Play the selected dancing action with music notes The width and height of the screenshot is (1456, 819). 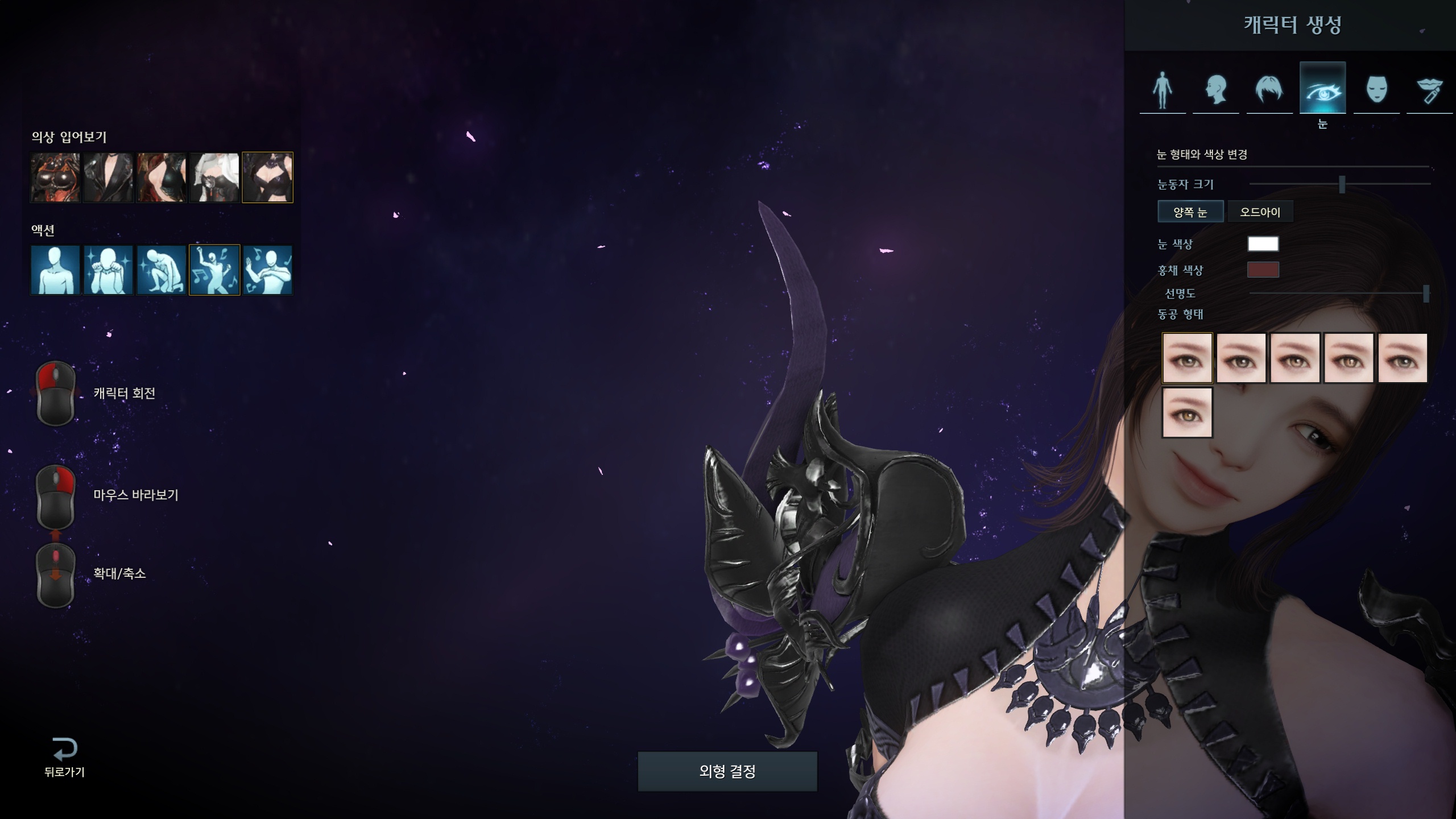pos(214,270)
